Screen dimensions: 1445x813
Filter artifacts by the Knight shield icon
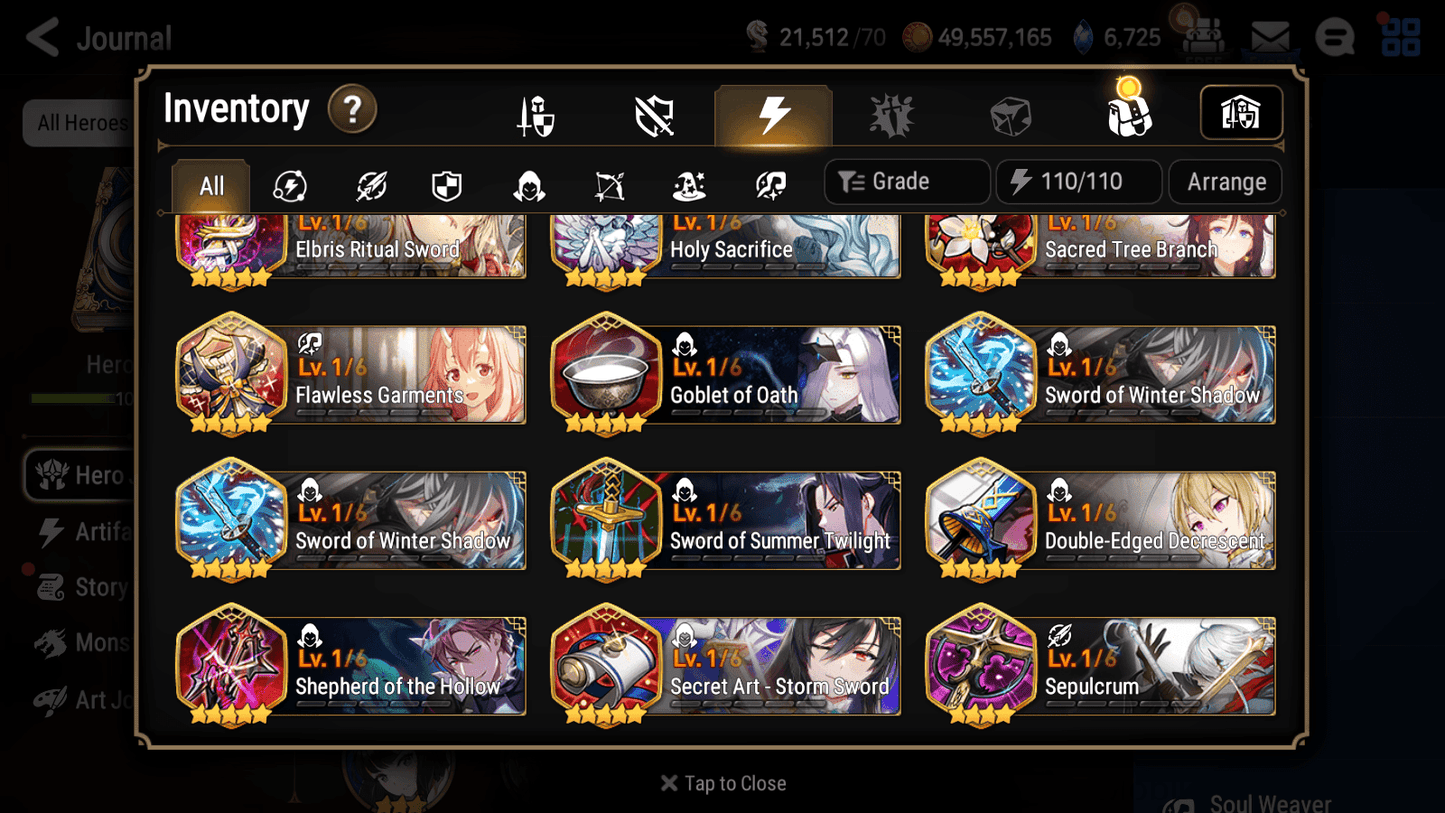click(447, 185)
